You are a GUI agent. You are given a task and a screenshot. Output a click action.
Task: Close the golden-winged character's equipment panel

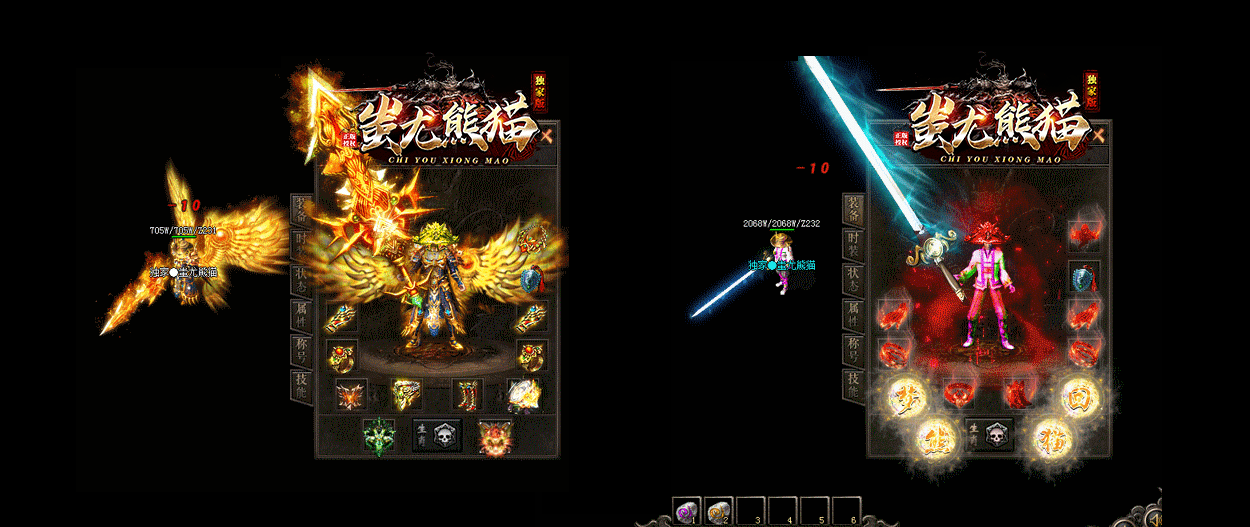(547, 133)
